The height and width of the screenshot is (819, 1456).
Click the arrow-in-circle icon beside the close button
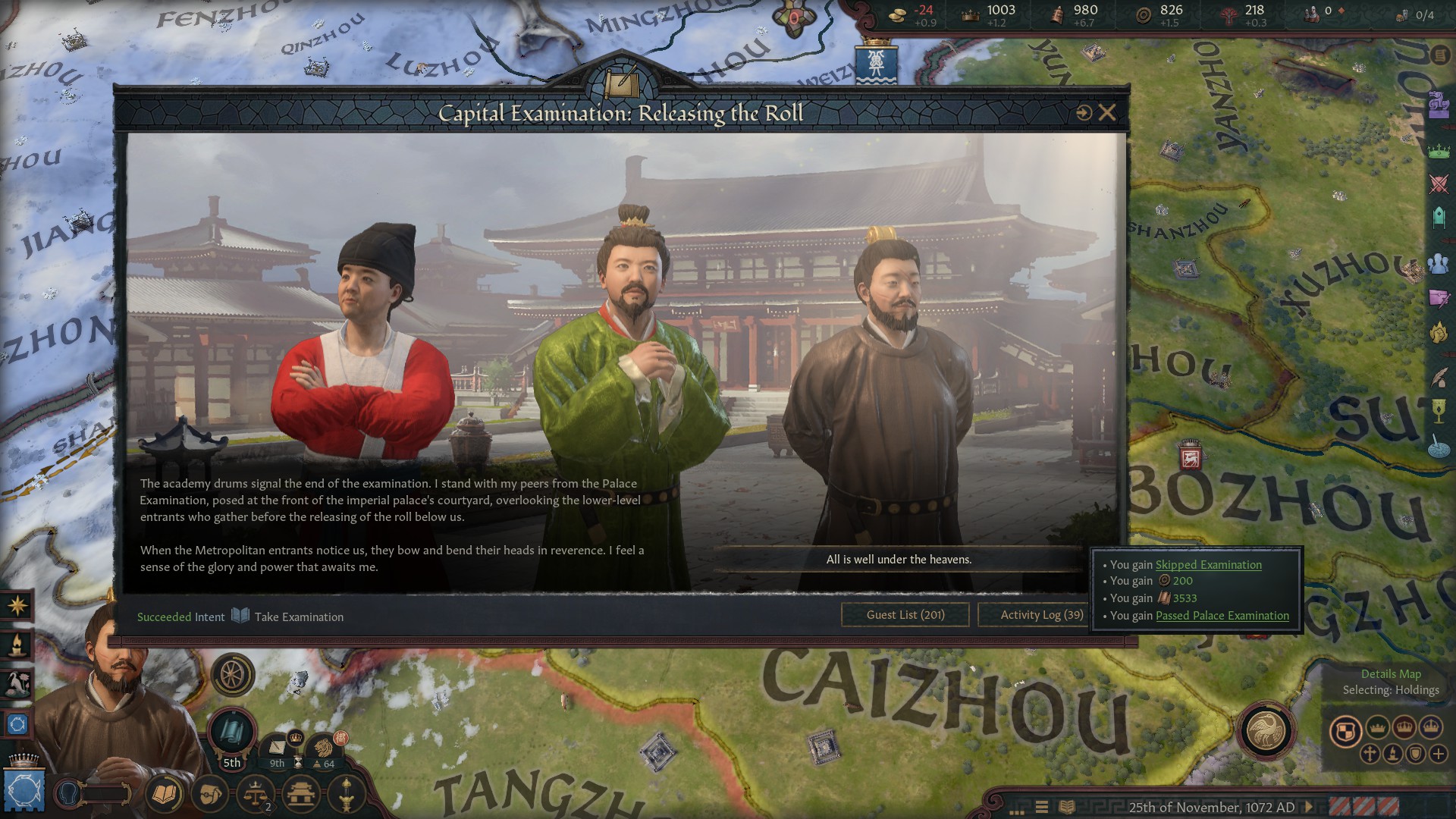pos(1084,113)
